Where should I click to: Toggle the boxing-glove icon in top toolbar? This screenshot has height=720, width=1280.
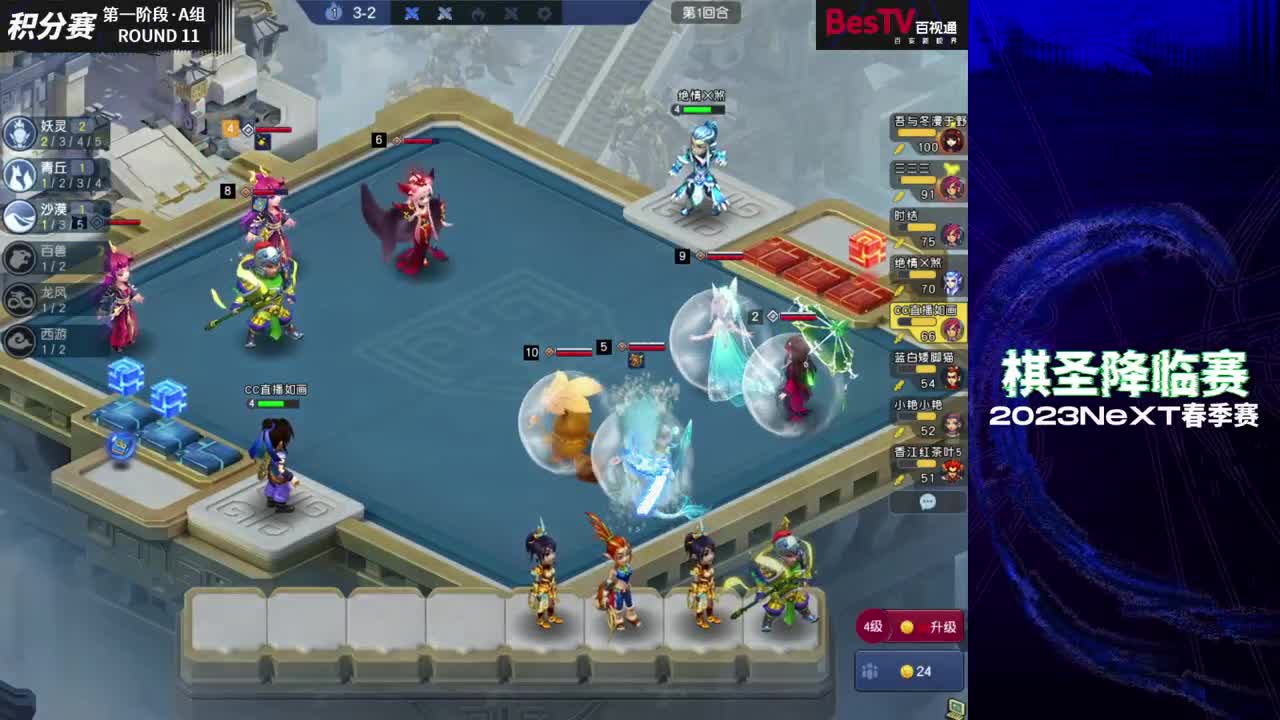(479, 14)
